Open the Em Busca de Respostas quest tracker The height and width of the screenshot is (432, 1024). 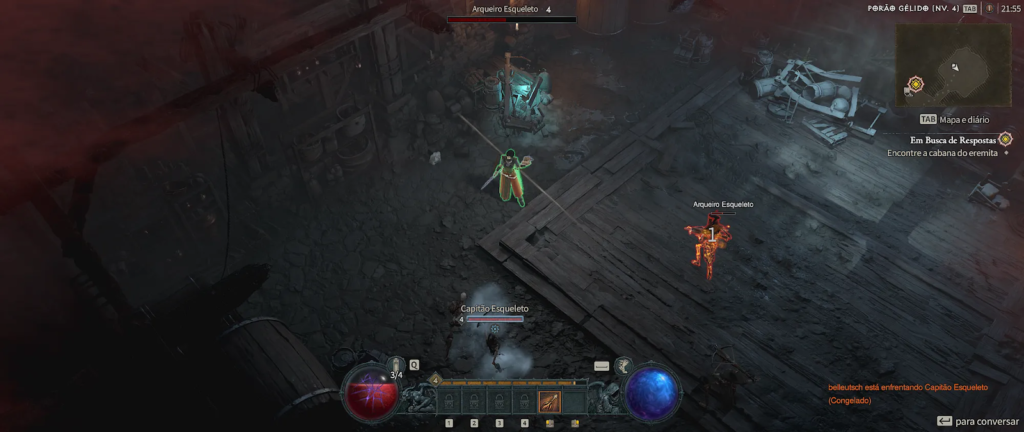pos(953,140)
